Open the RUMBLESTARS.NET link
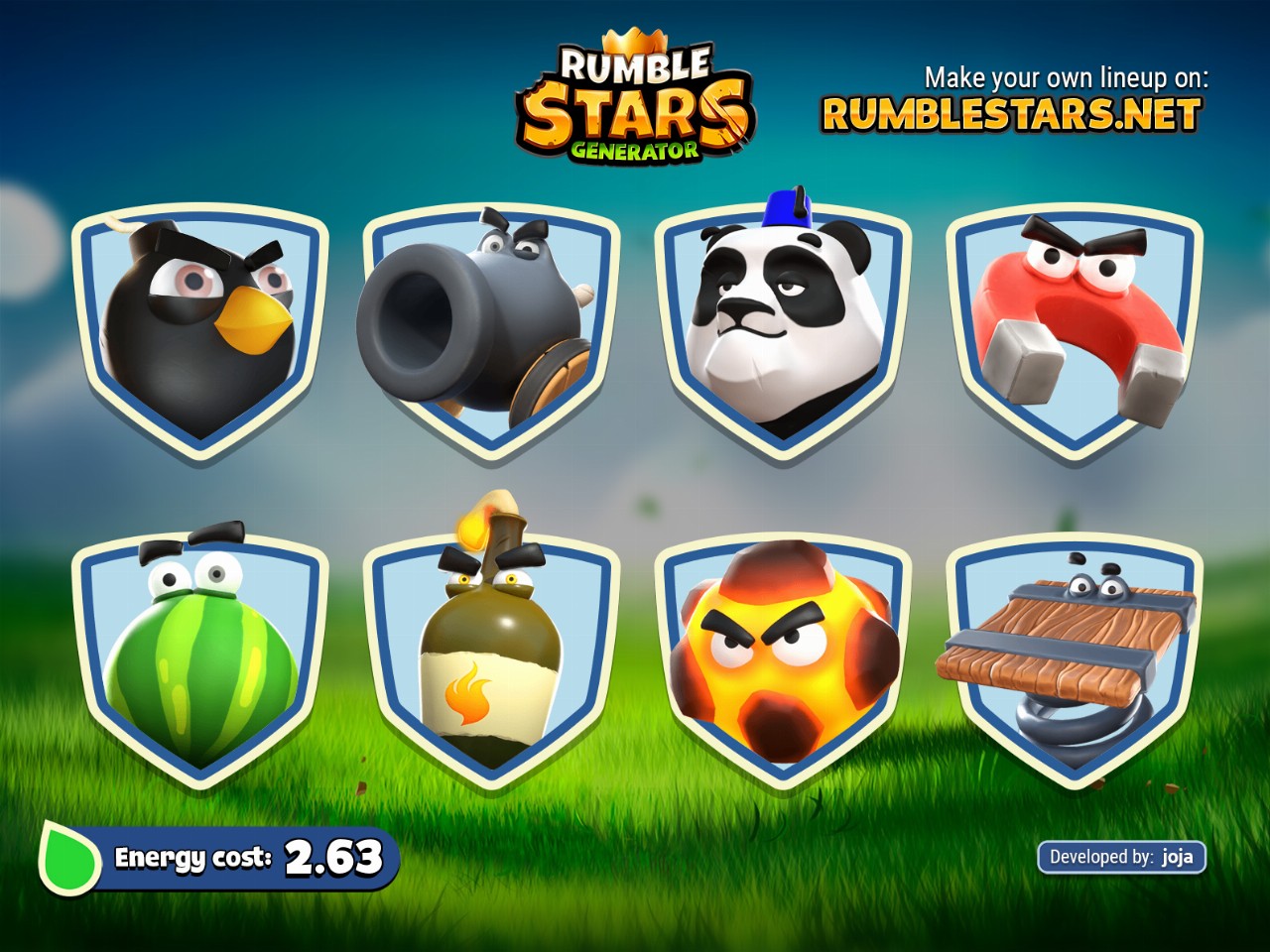 [x=1011, y=115]
